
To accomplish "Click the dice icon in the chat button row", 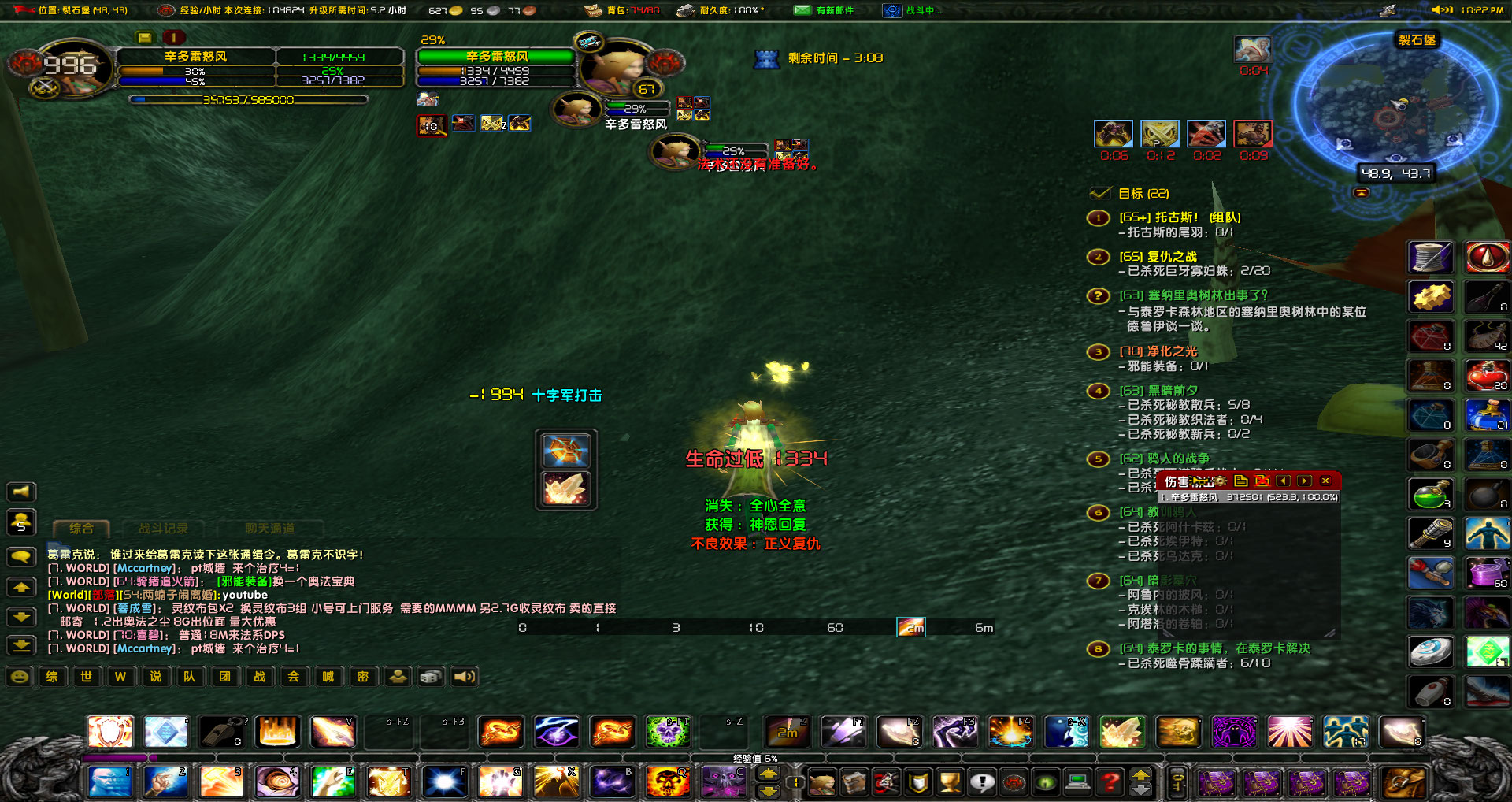I will pyautogui.click(x=430, y=676).
